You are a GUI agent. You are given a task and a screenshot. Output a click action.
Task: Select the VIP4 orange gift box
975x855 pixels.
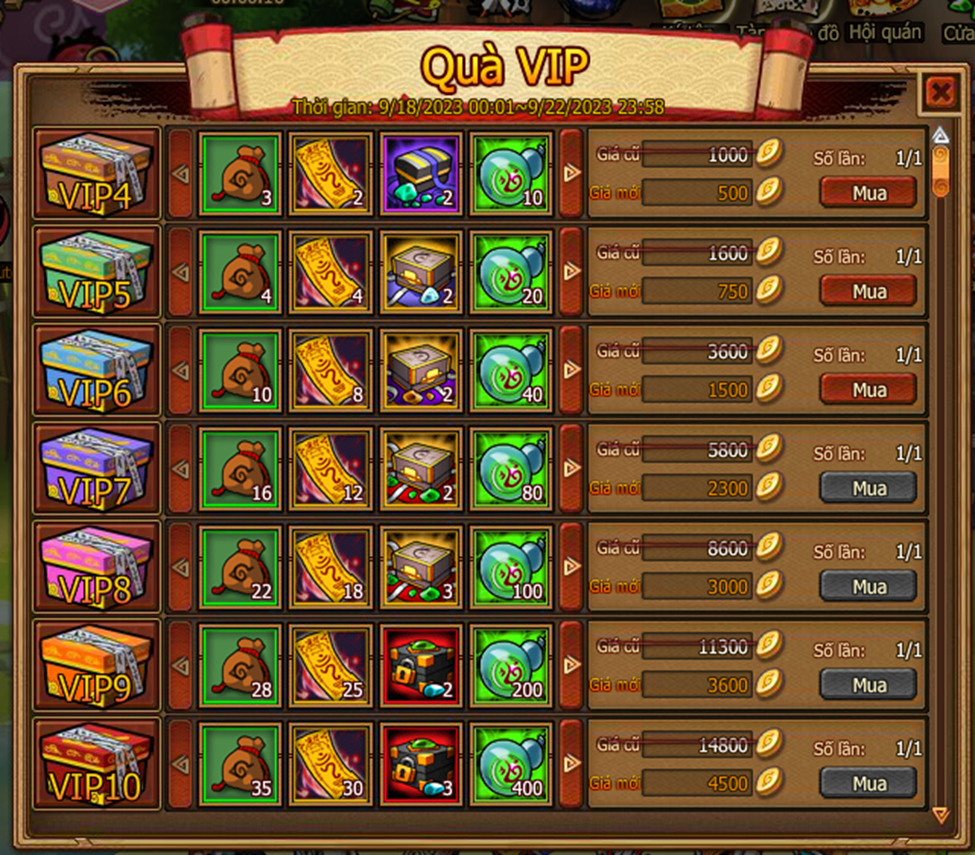pyautogui.click(x=96, y=174)
